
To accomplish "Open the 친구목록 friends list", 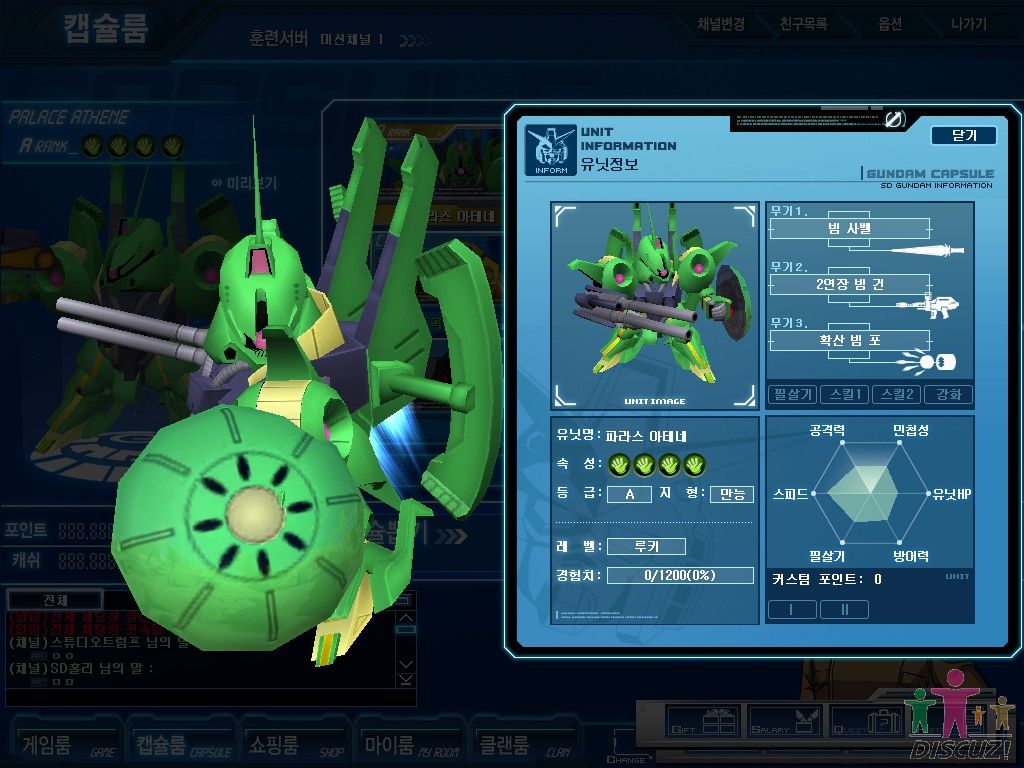I will pyautogui.click(x=804, y=24).
